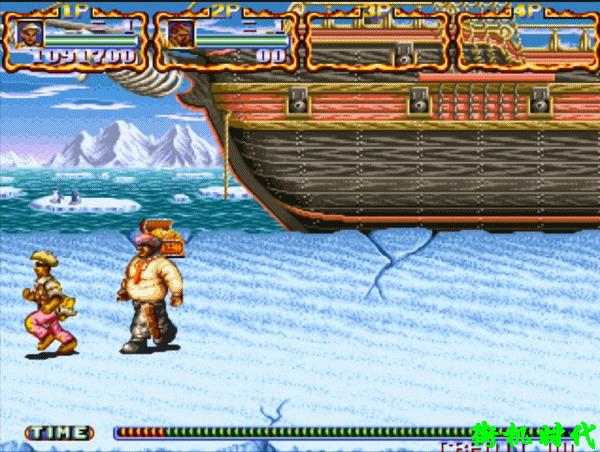The height and width of the screenshot is (452, 600).
Task: Choose the empty 3P player panel
Action: click(375, 40)
